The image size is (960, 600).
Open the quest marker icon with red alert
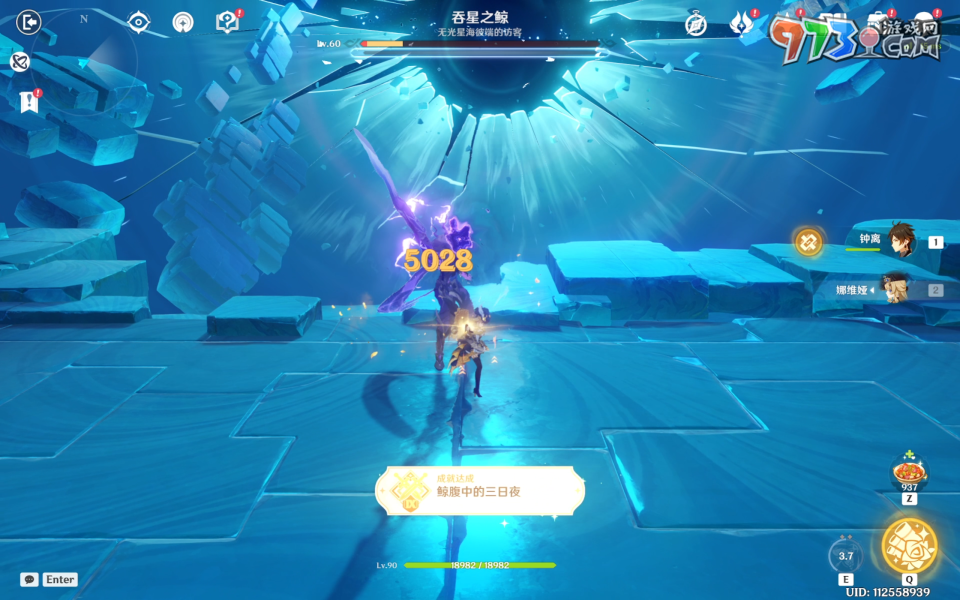(29, 101)
